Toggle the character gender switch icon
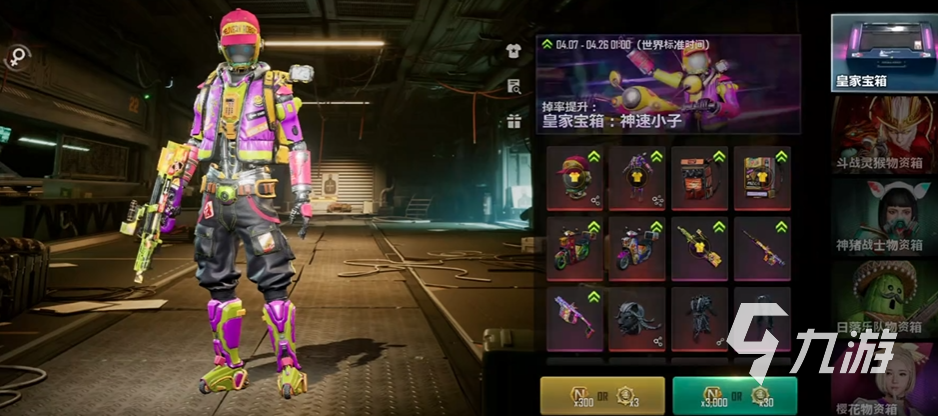 pos(17,59)
